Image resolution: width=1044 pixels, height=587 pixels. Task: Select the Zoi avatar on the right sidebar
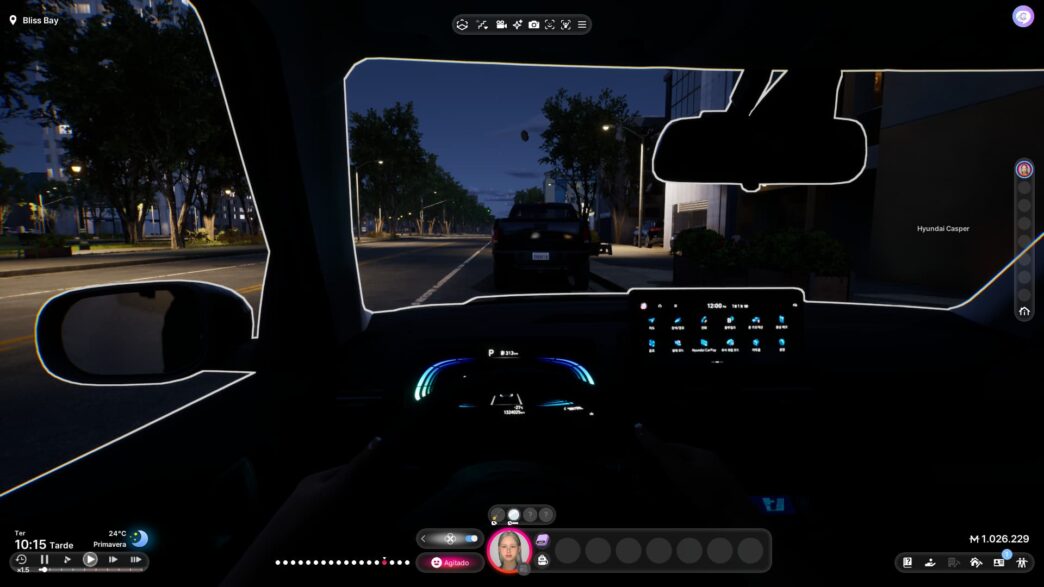tap(1024, 169)
